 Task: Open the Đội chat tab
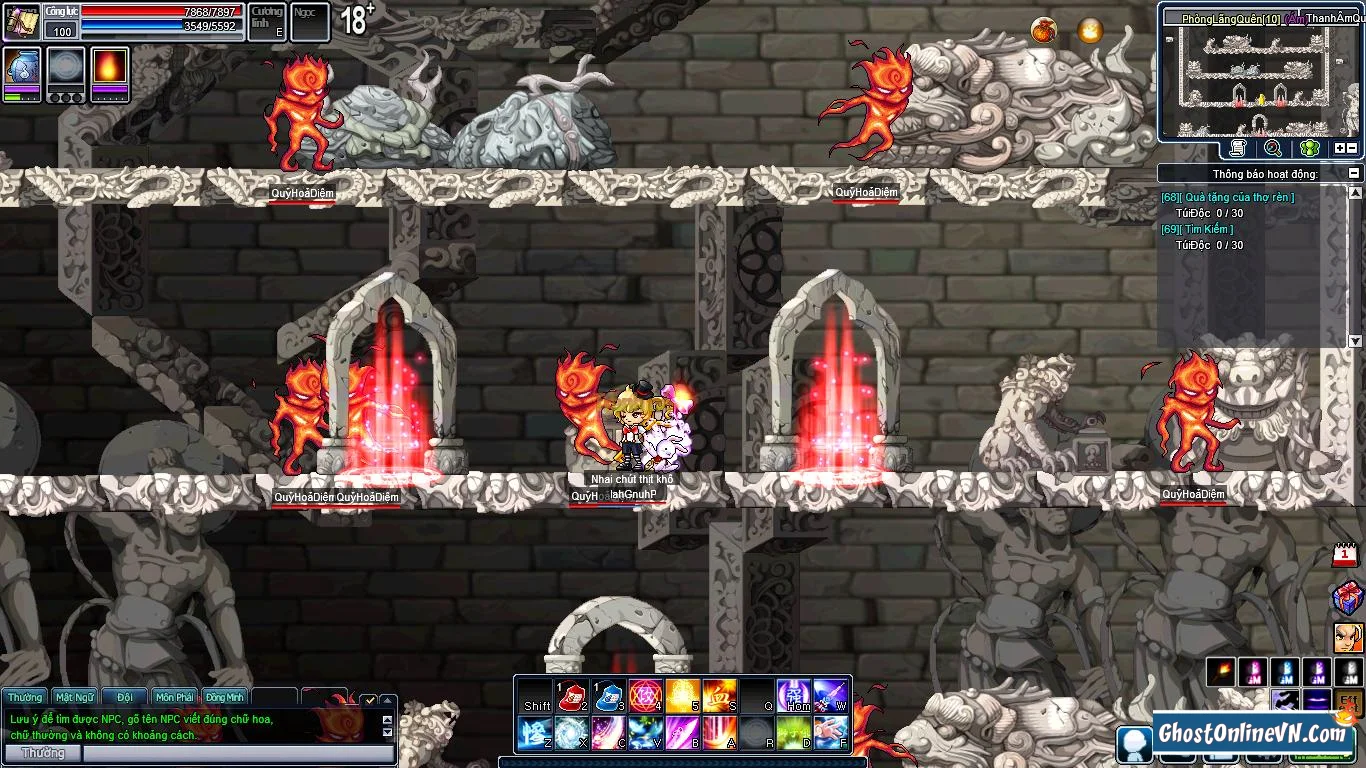(125, 697)
